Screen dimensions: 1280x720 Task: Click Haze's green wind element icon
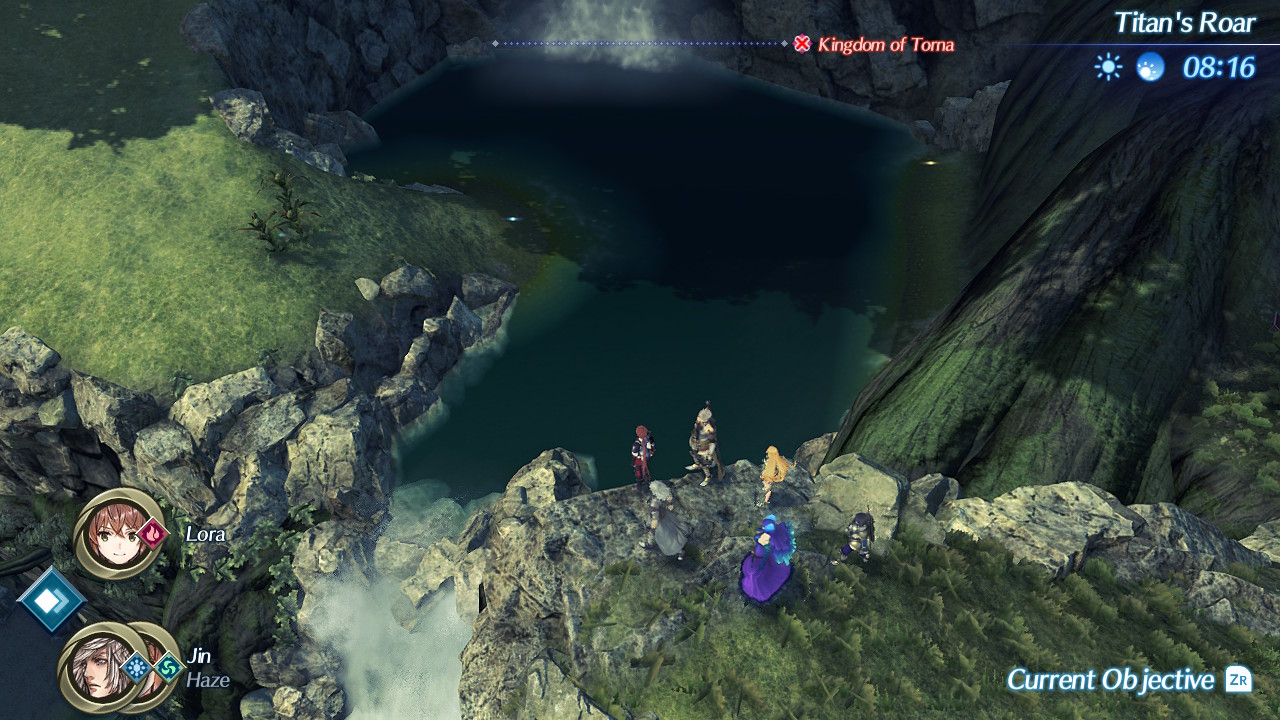tap(168, 667)
